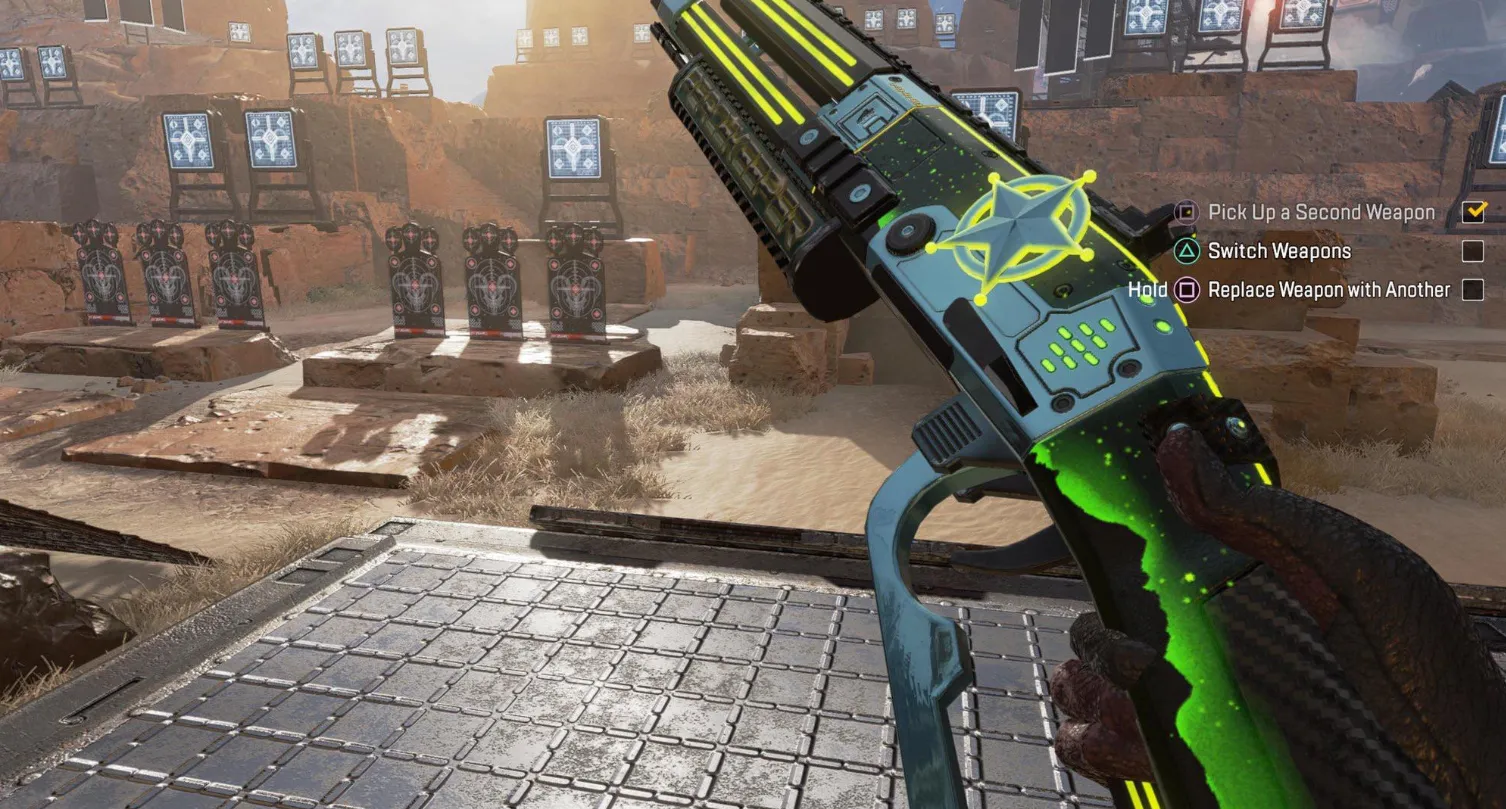Click the elevated blue target board on the ridge
Image resolution: width=1506 pixels, height=809 pixels.
(575, 148)
